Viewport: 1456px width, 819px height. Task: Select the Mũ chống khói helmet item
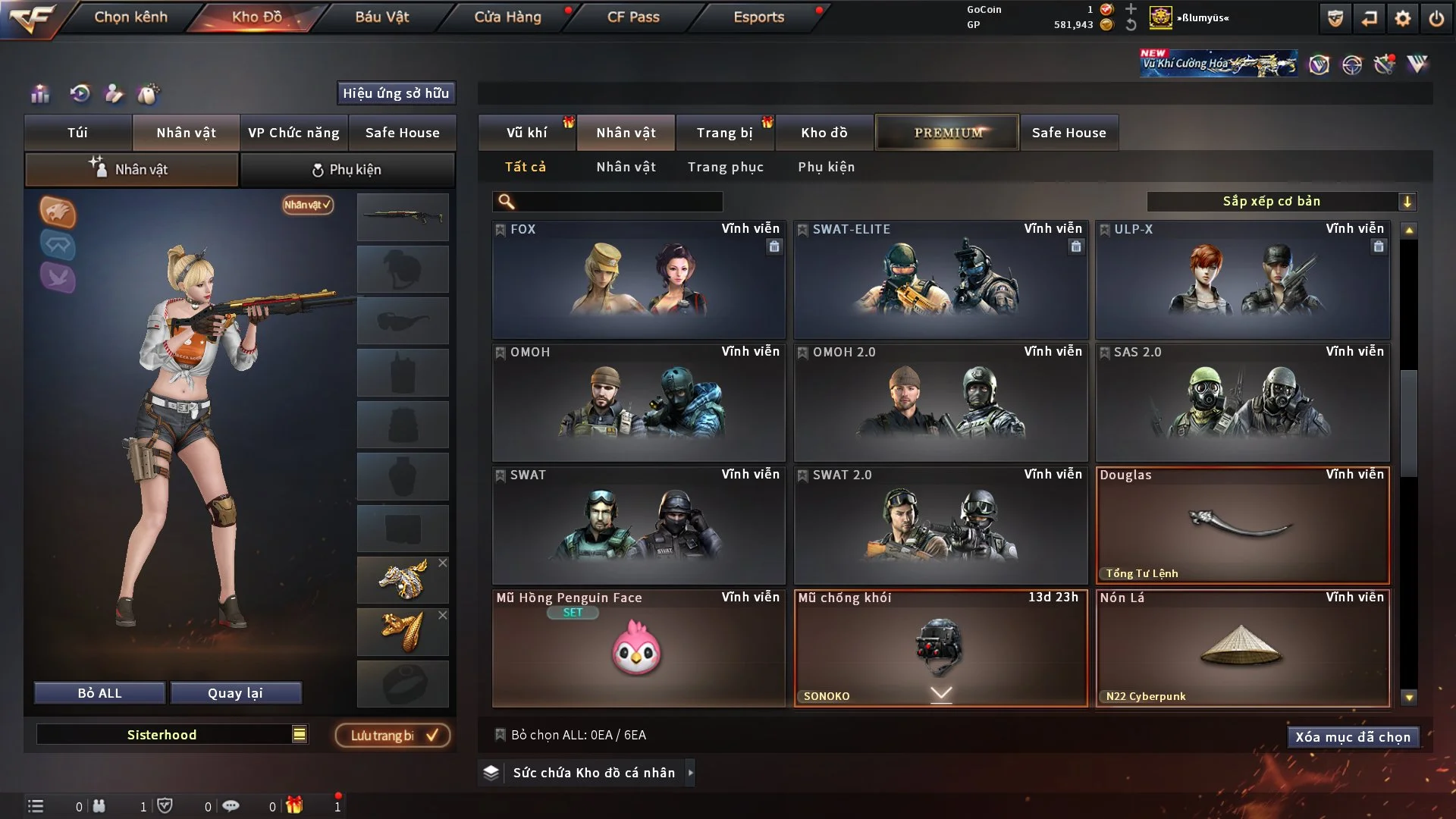click(x=940, y=648)
